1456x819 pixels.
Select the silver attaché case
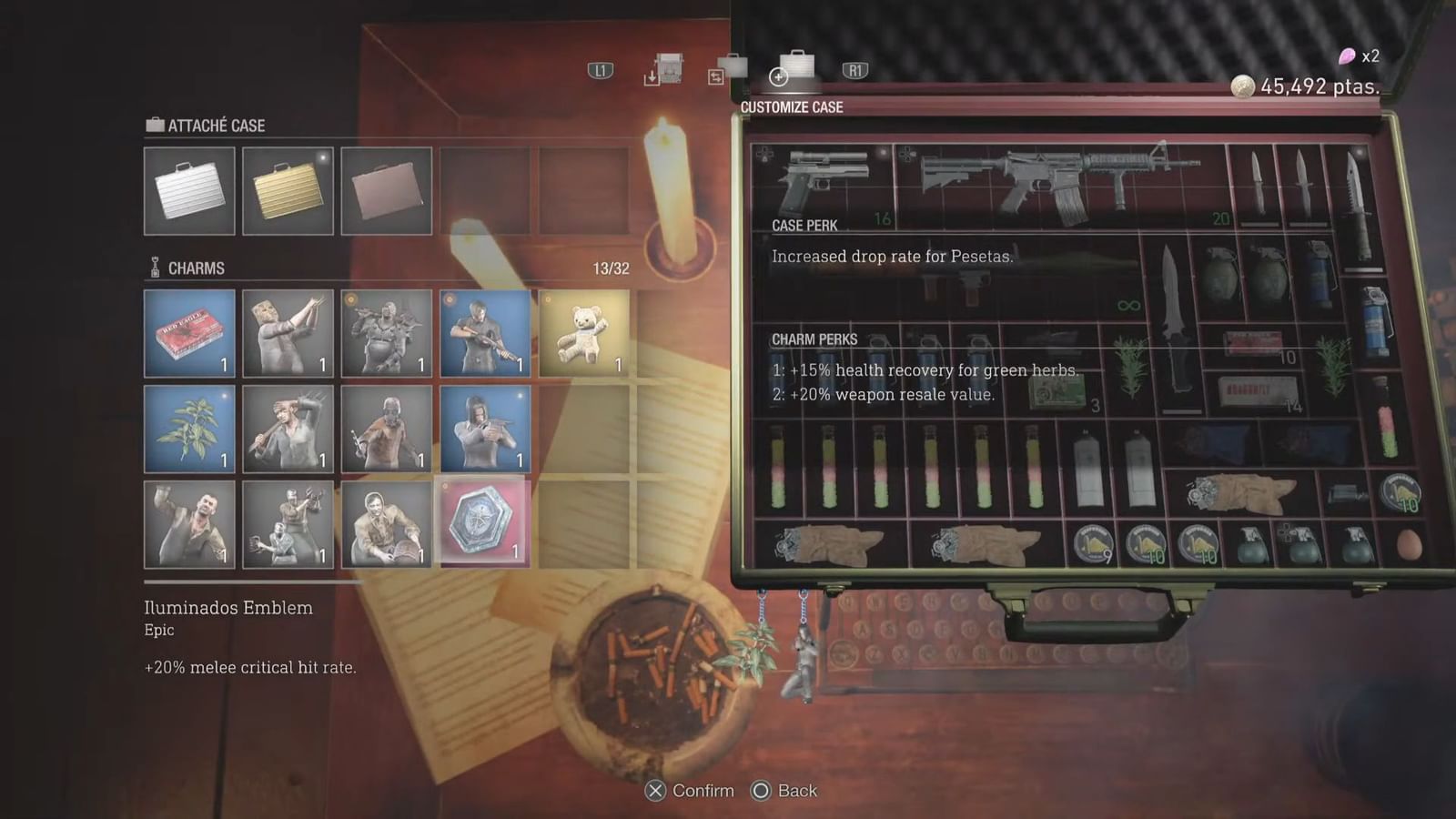click(188, 190)
